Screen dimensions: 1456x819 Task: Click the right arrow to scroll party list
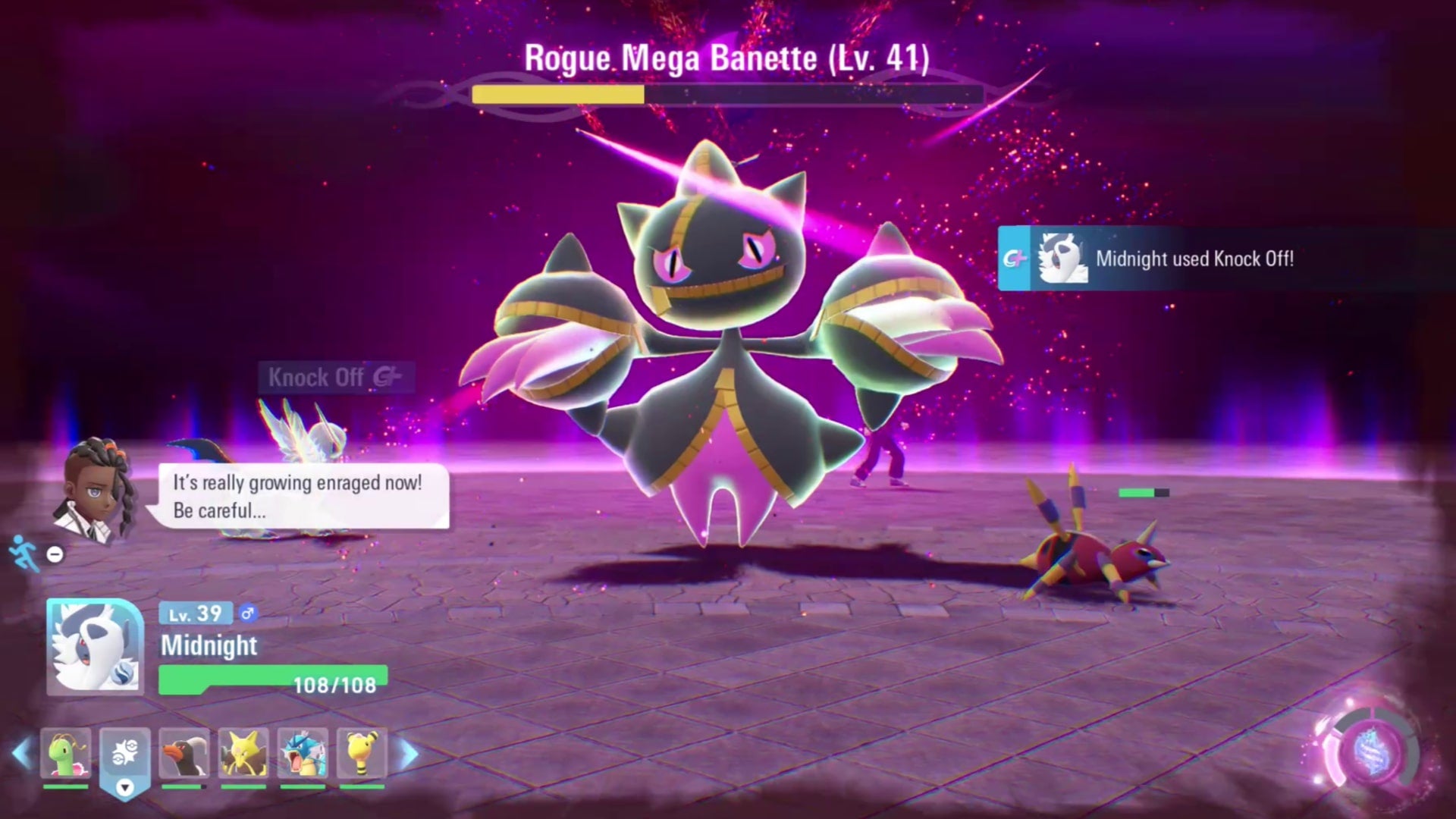click(407, 755)
